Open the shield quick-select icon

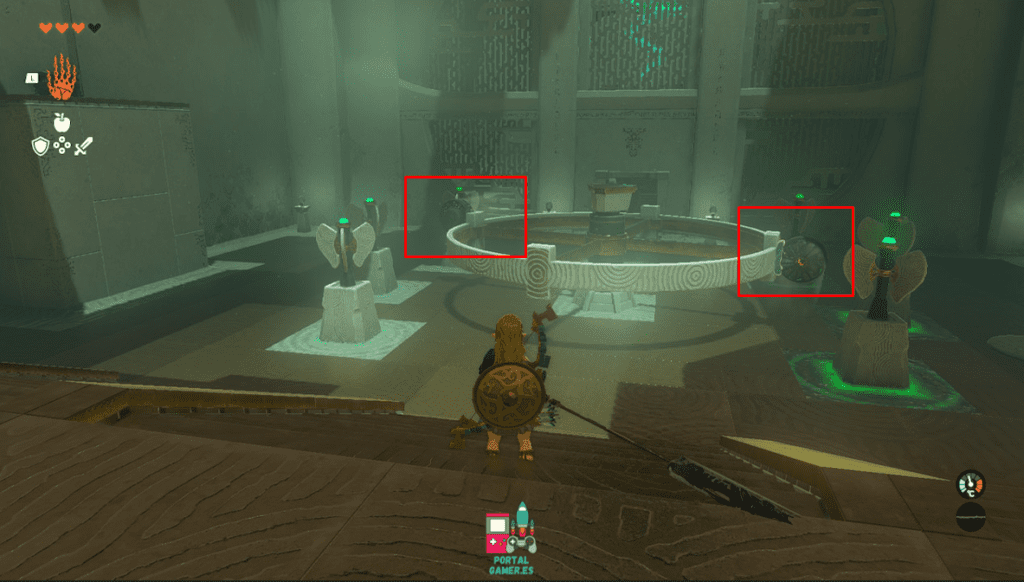(40, 147)
